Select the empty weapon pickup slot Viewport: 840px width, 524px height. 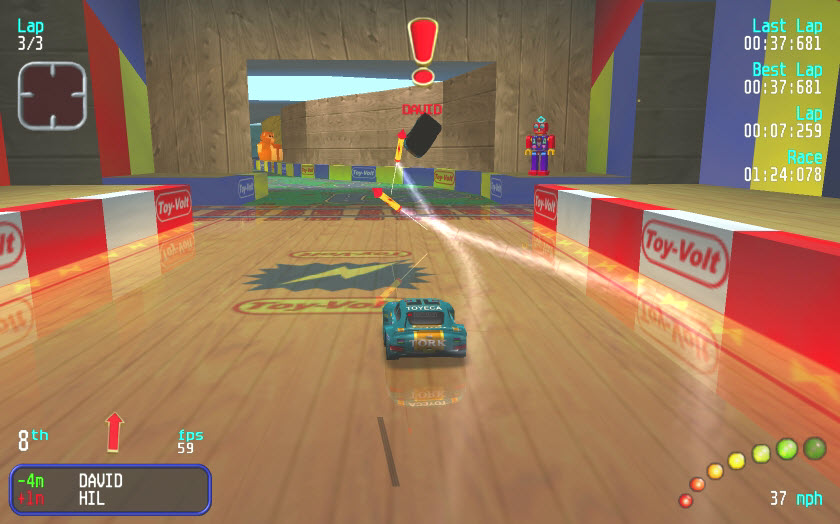[52, 96]
